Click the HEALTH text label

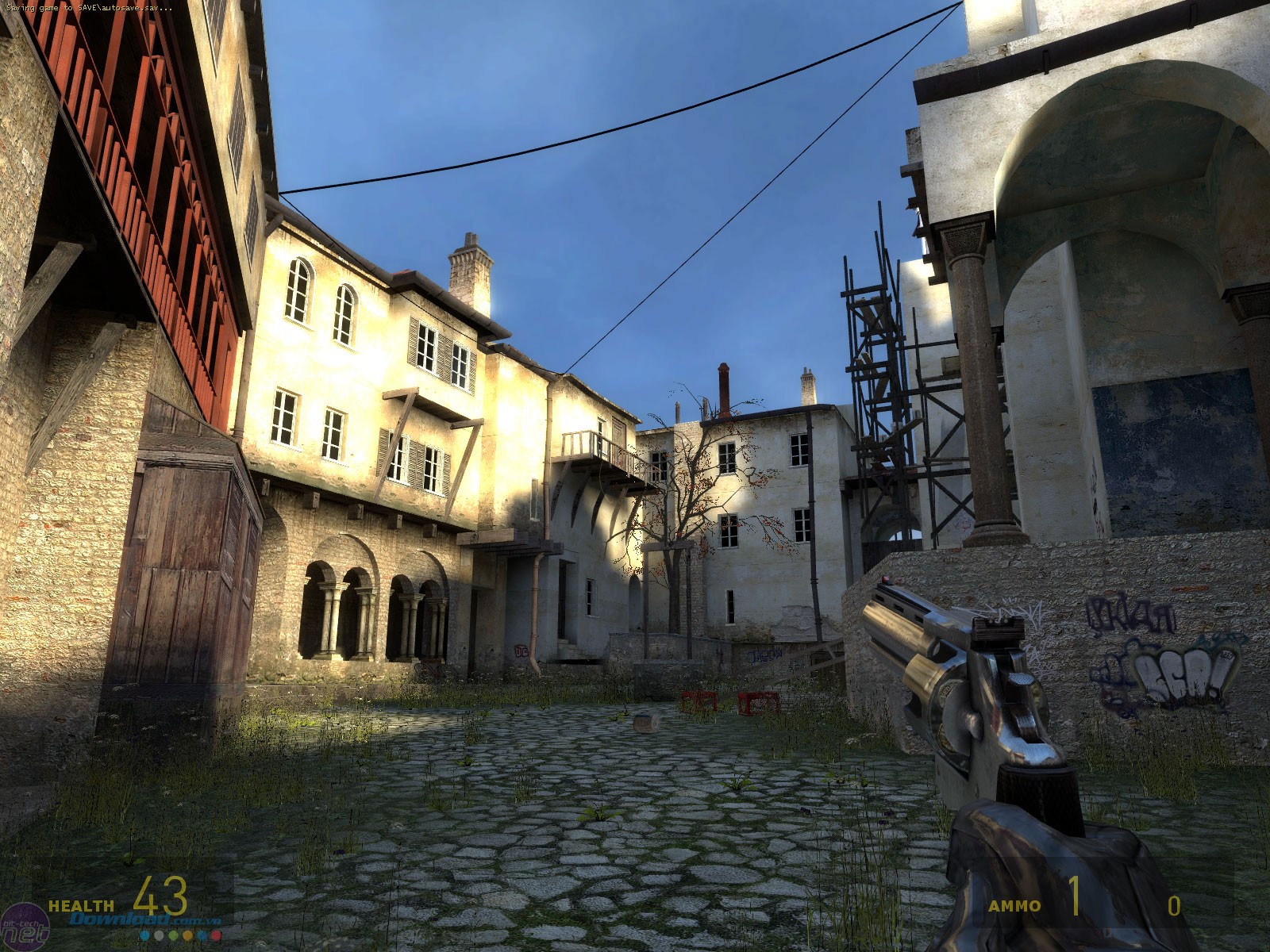(x=82, y=907)
